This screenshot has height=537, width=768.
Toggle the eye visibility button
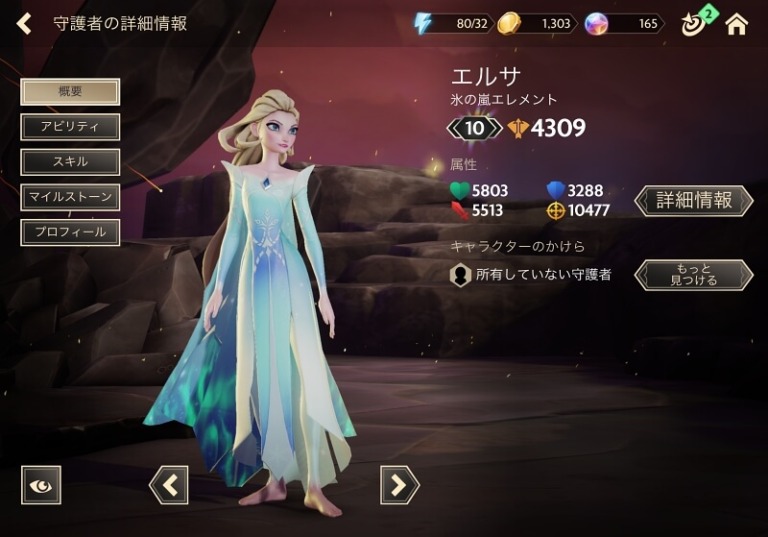pos(41,485)
